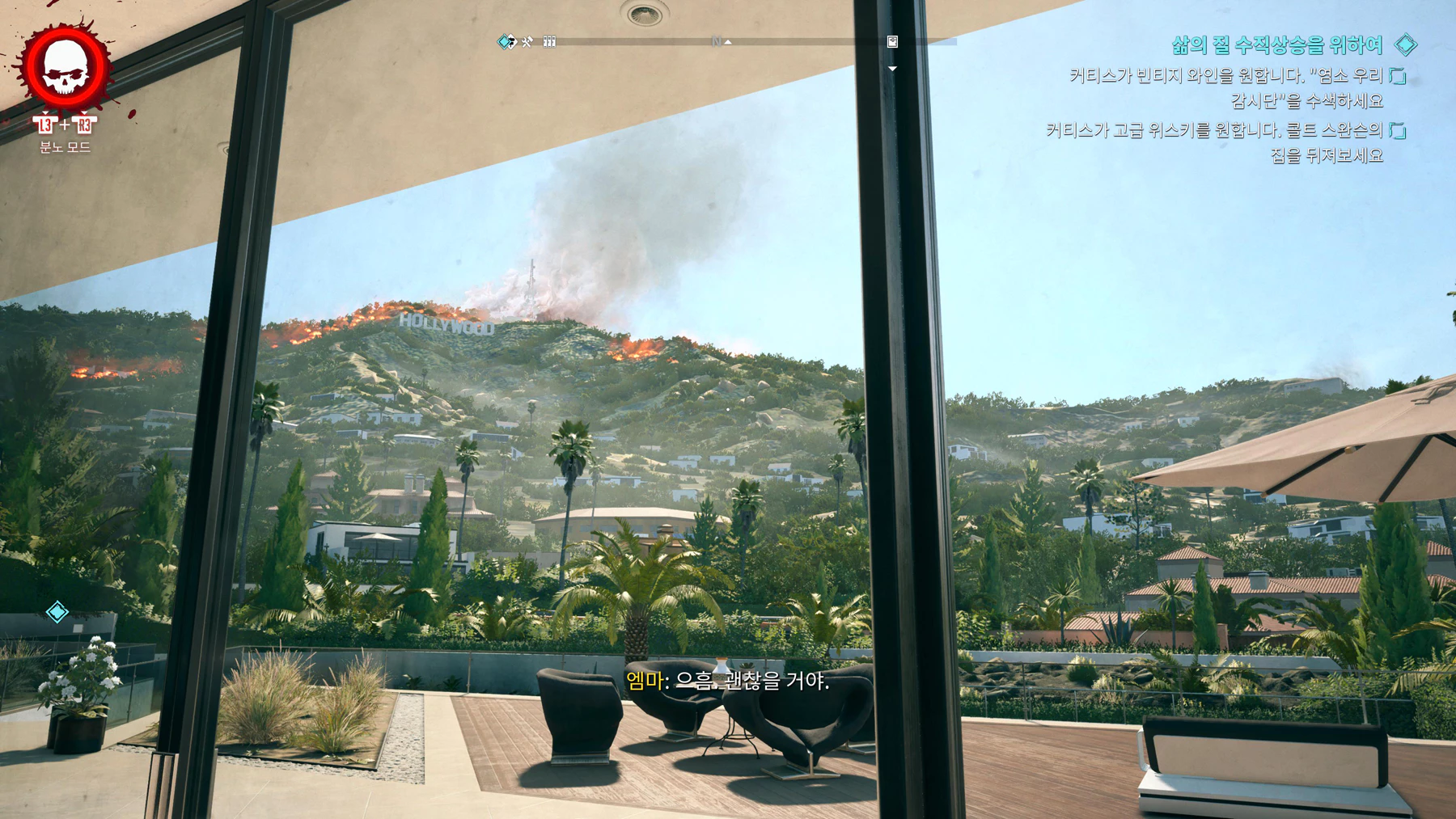Select the safe-shaped marker on the compass
The image size is (1456, 819).
[892, 41]
